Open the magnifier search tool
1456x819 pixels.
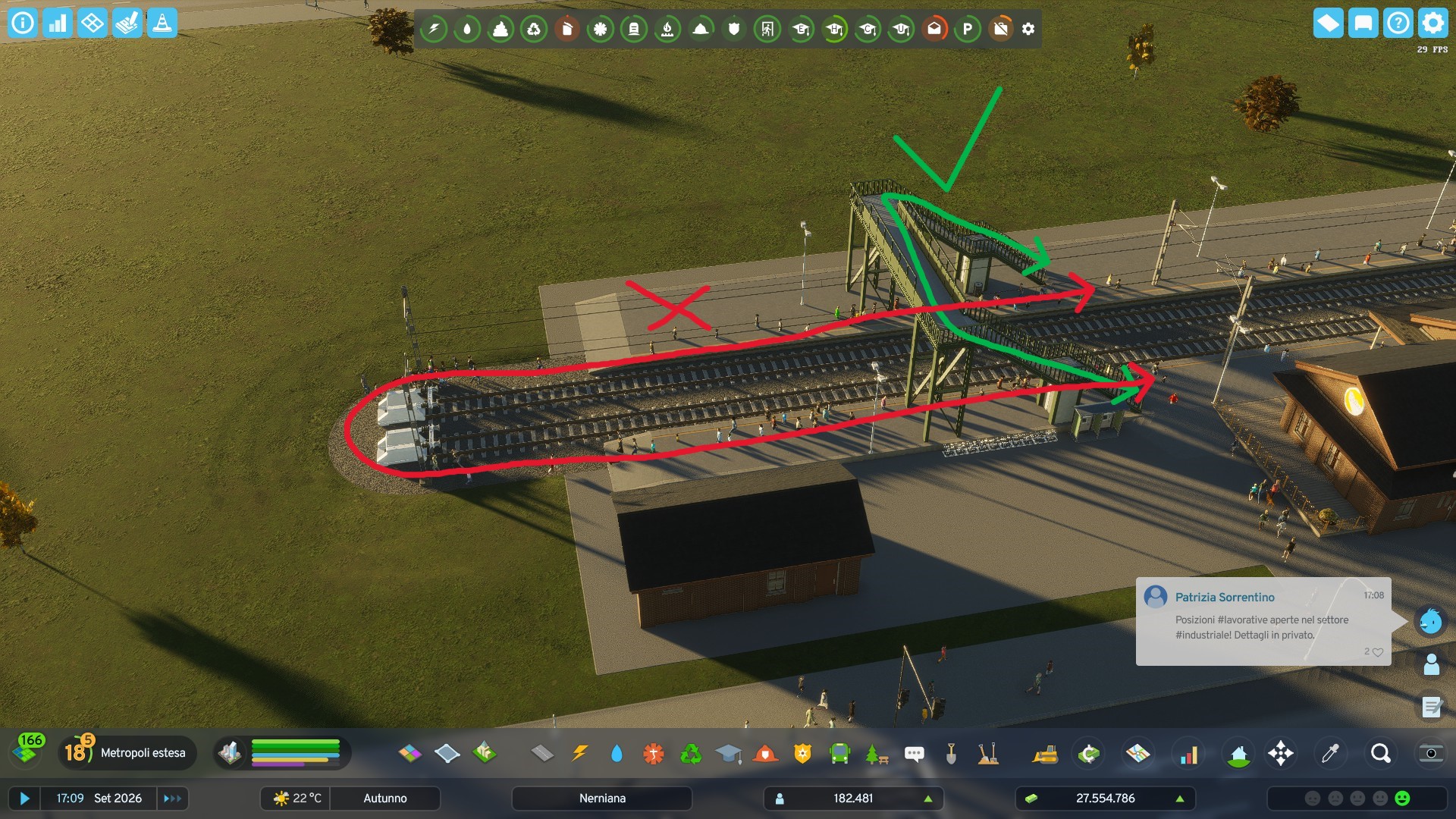coord(1379,753)
